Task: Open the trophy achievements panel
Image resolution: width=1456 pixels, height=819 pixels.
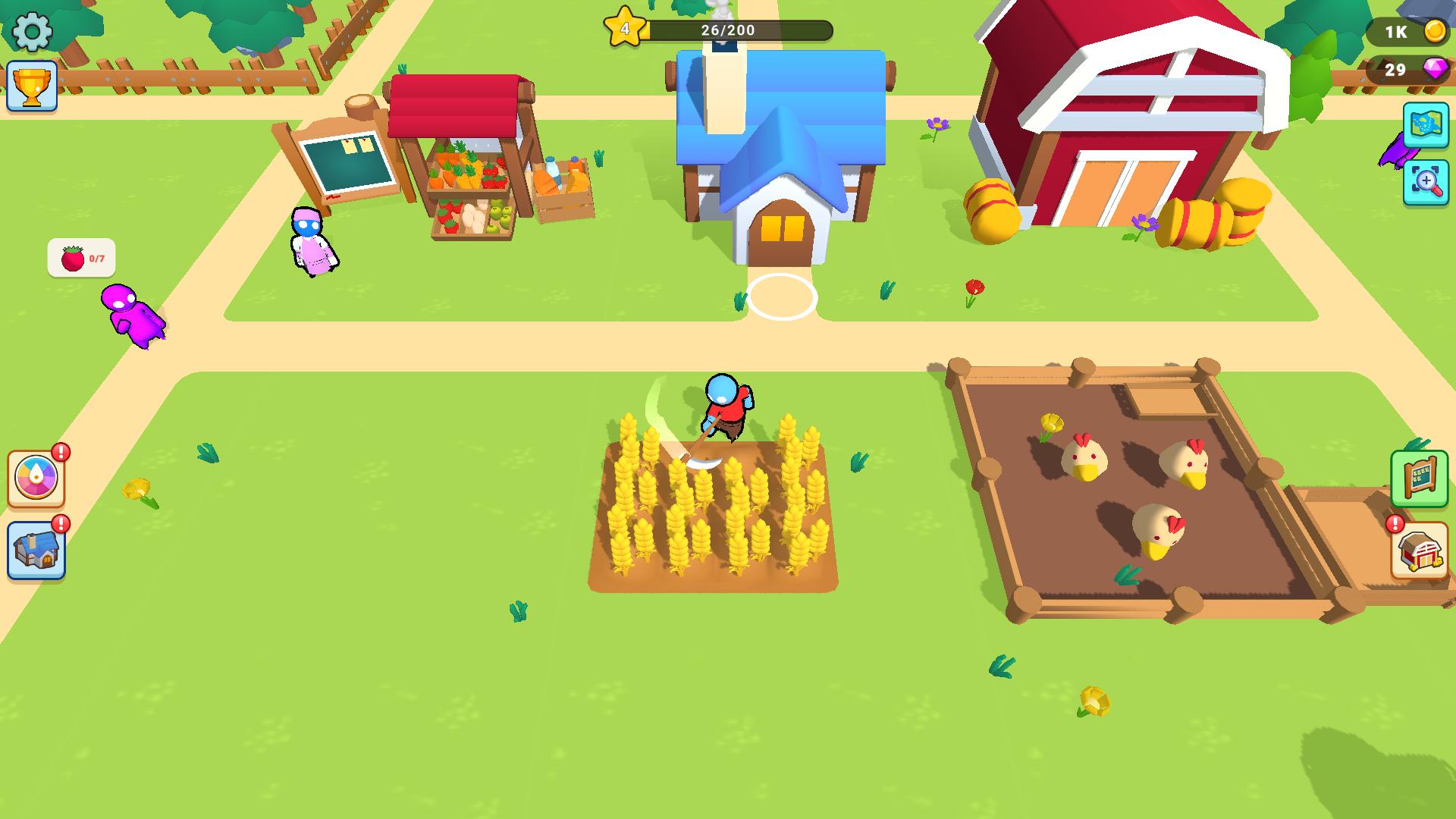Action: 32,86
